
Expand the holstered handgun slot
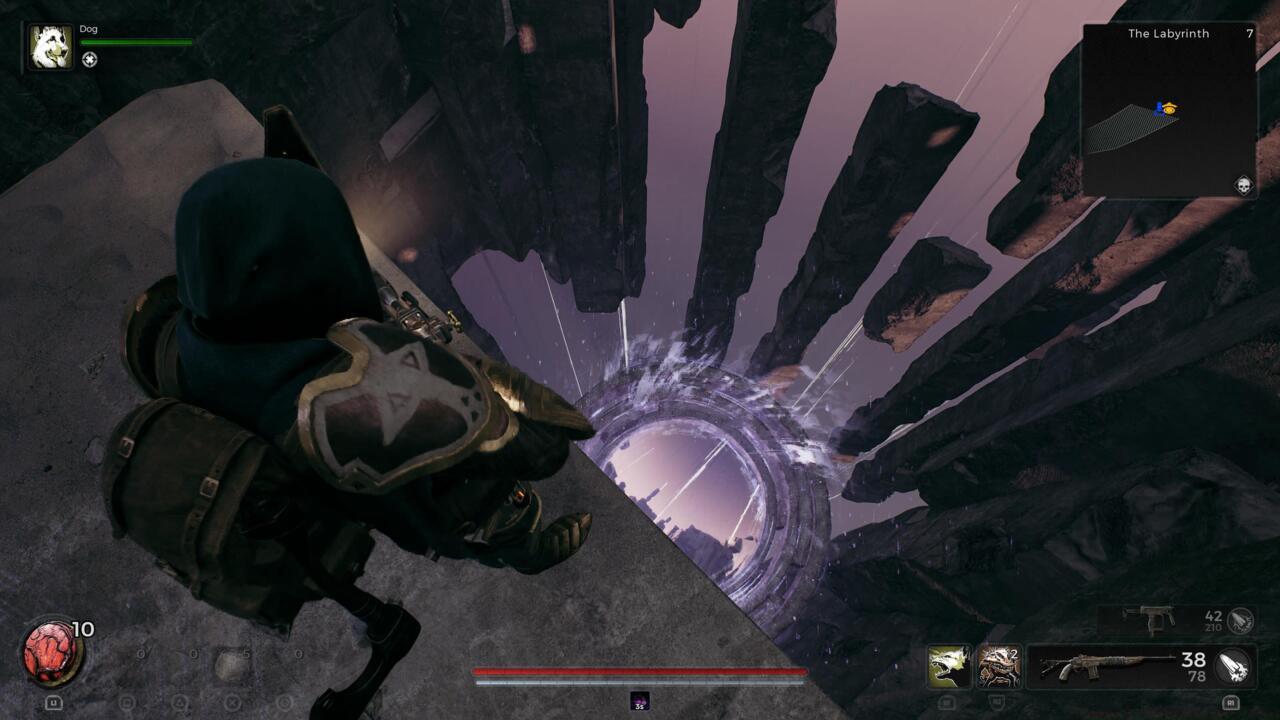tap(1150, 620)
